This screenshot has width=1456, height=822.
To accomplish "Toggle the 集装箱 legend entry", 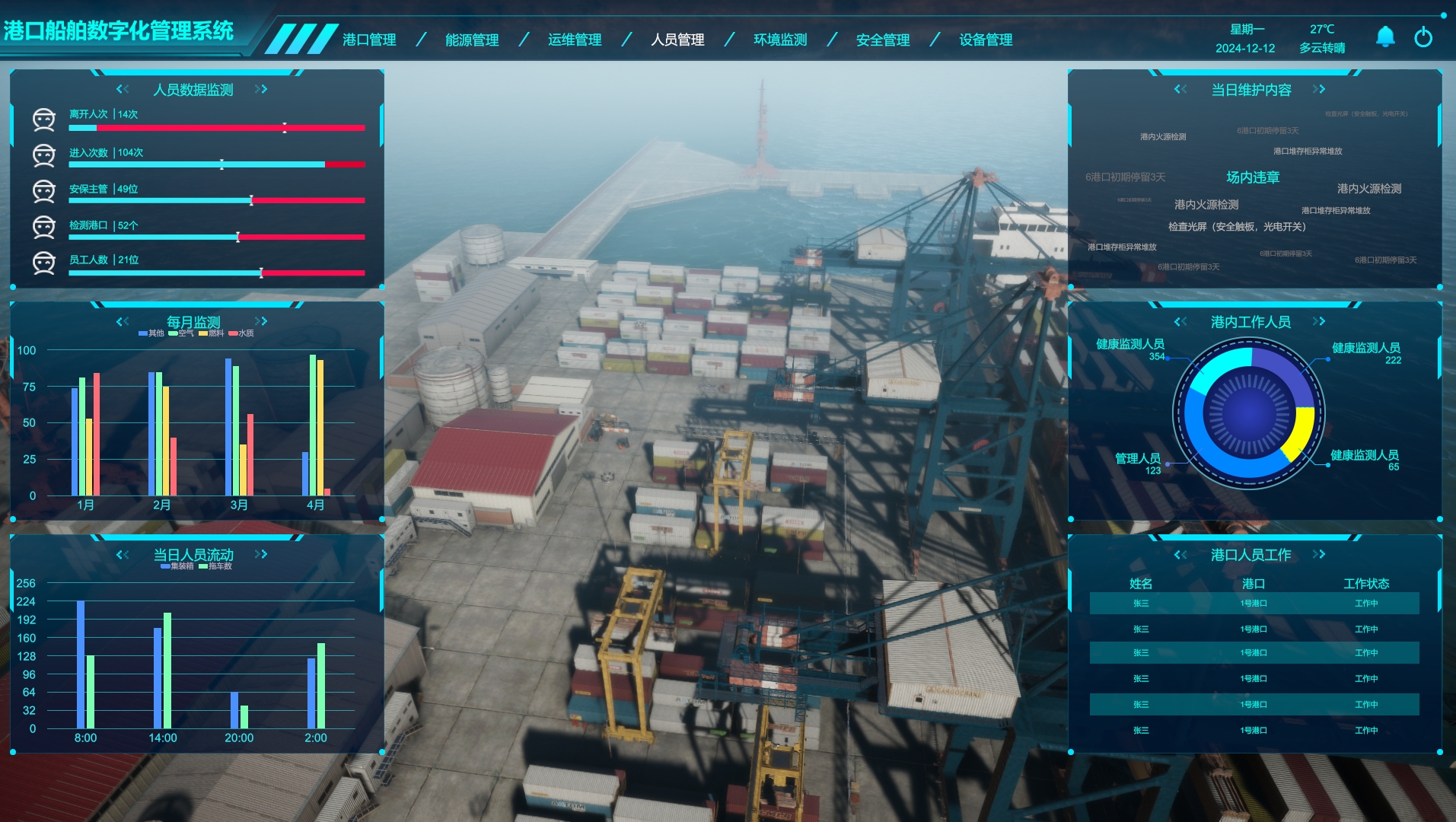I will [x=177, y=566].
